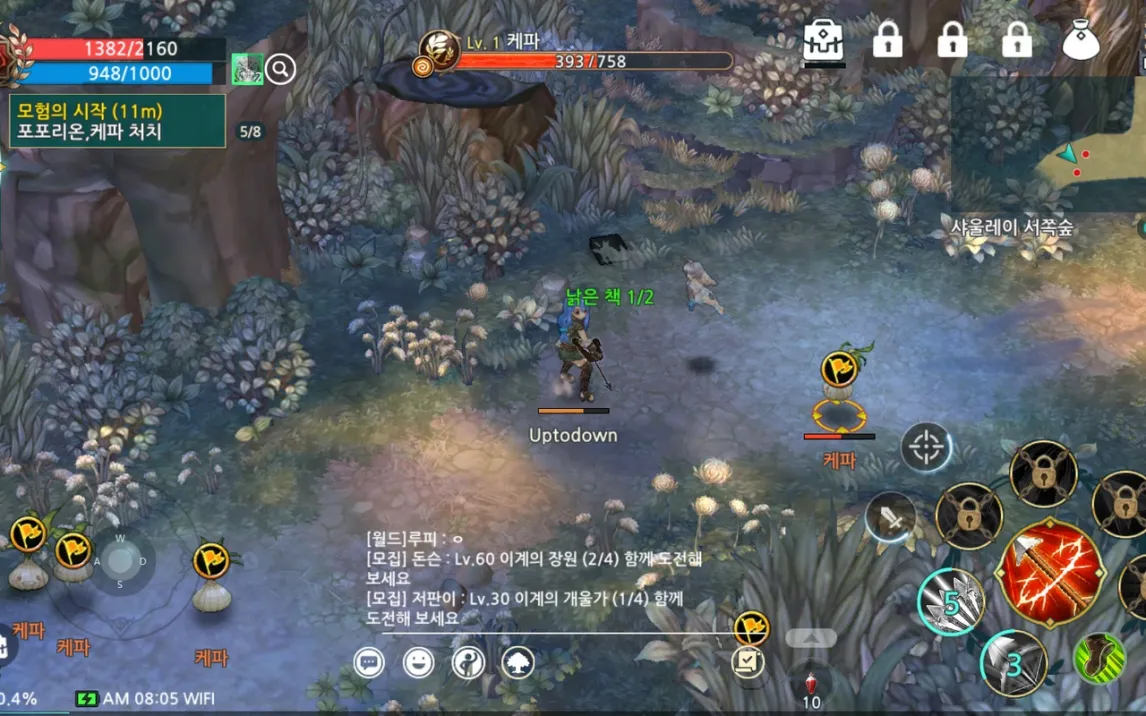Toggle the sword auto-attack button
The height and width of the screenshot is (716, 1146).
(890, 517)
